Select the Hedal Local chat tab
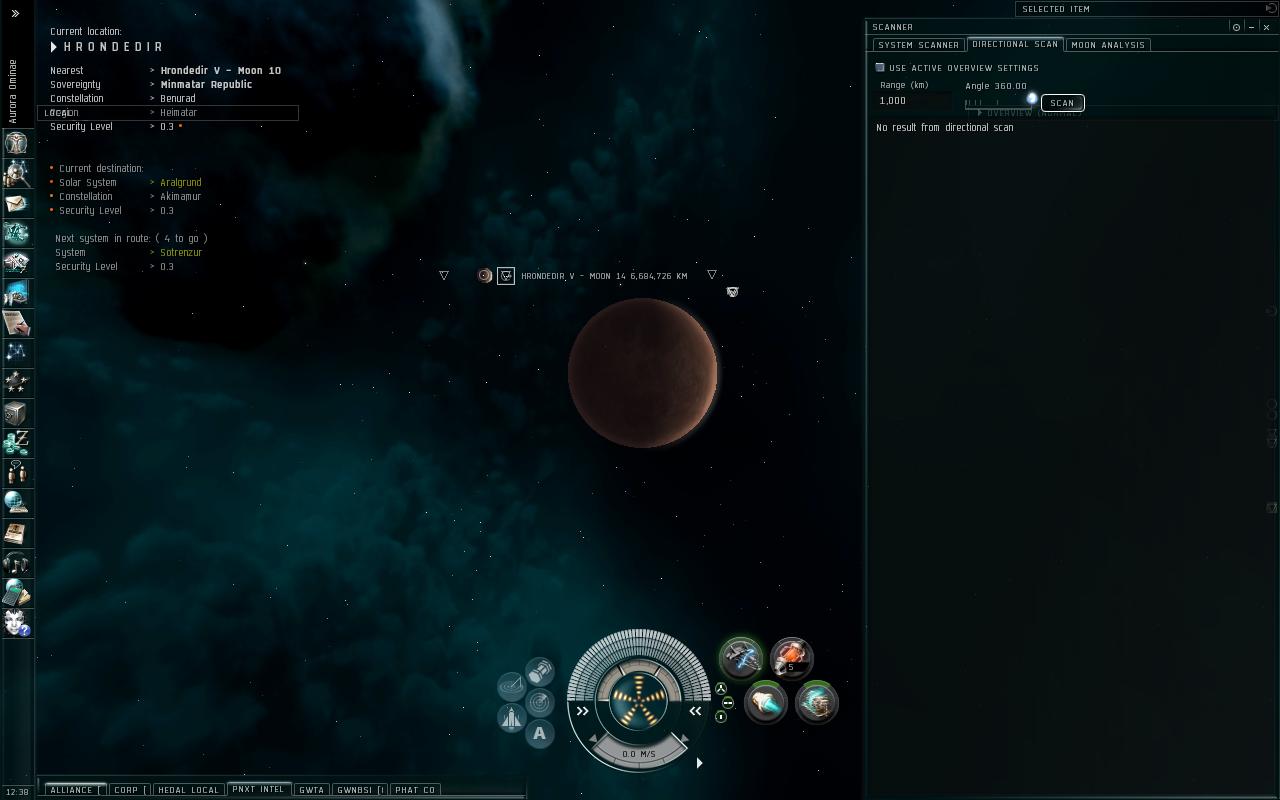This screenshot has height=800, width=1280. pyautogui.click(x=188, y=790)
